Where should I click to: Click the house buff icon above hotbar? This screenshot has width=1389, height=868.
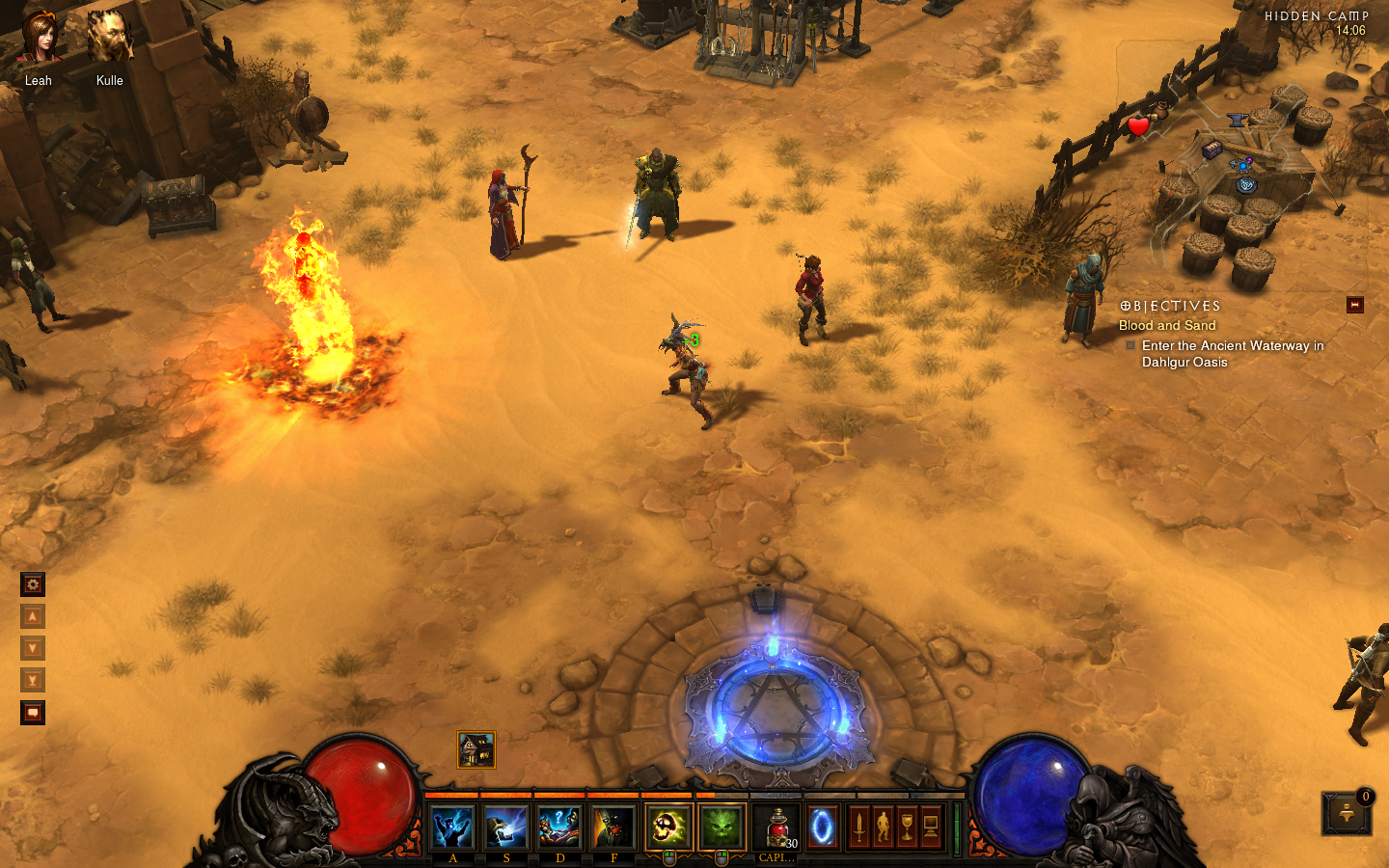point(476,749)
